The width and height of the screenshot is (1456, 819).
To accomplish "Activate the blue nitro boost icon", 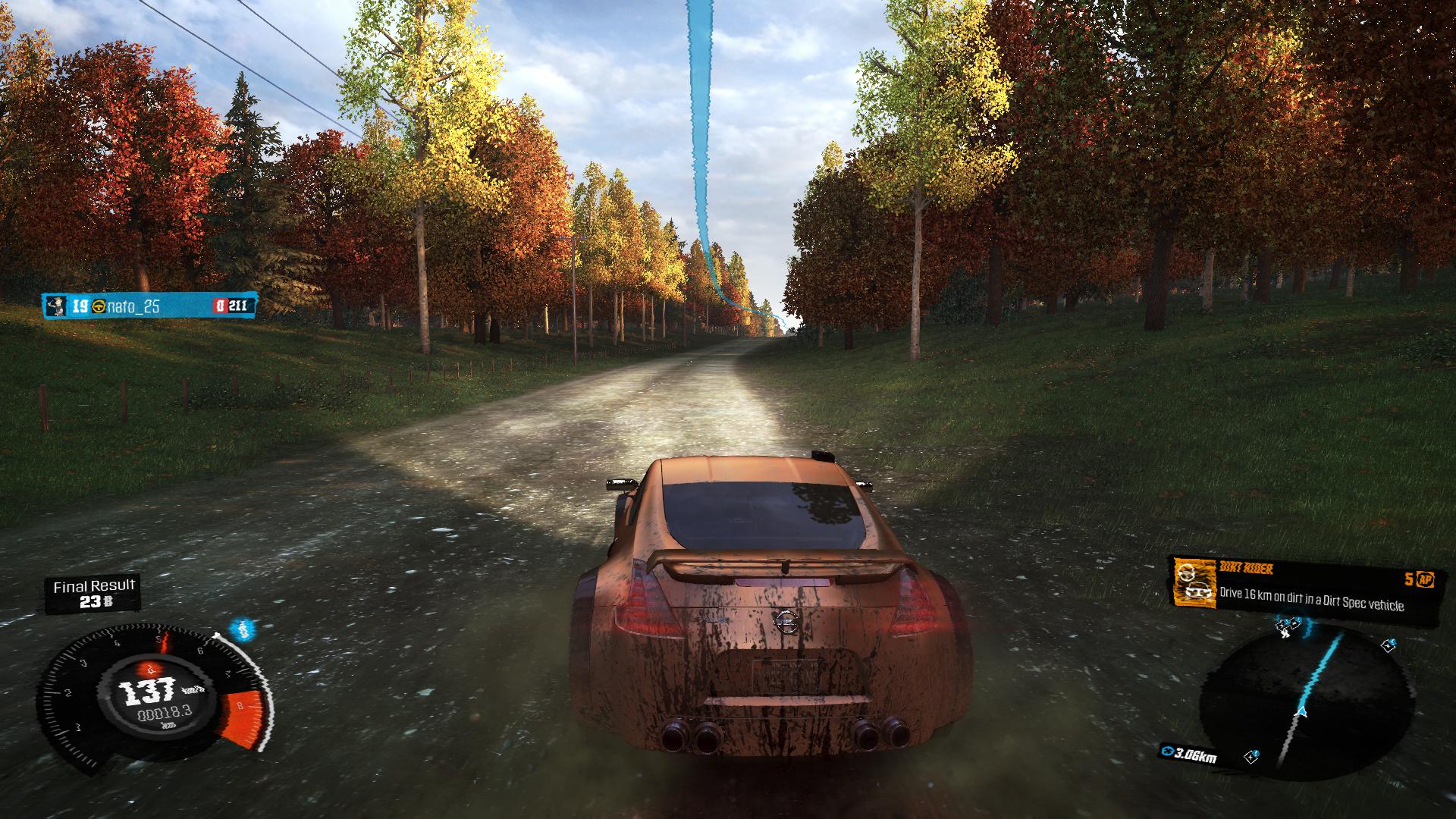I will coord(241,628).
